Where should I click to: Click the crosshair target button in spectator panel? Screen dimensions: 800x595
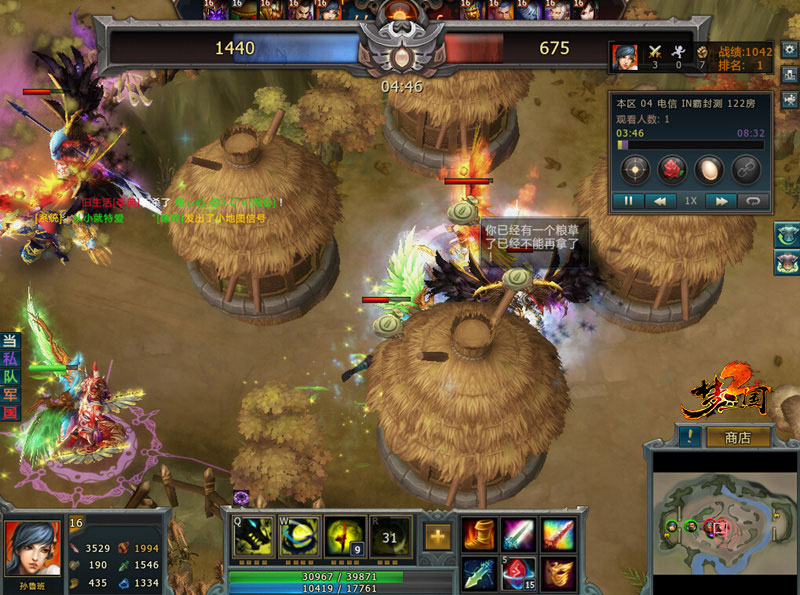[633, 169]
